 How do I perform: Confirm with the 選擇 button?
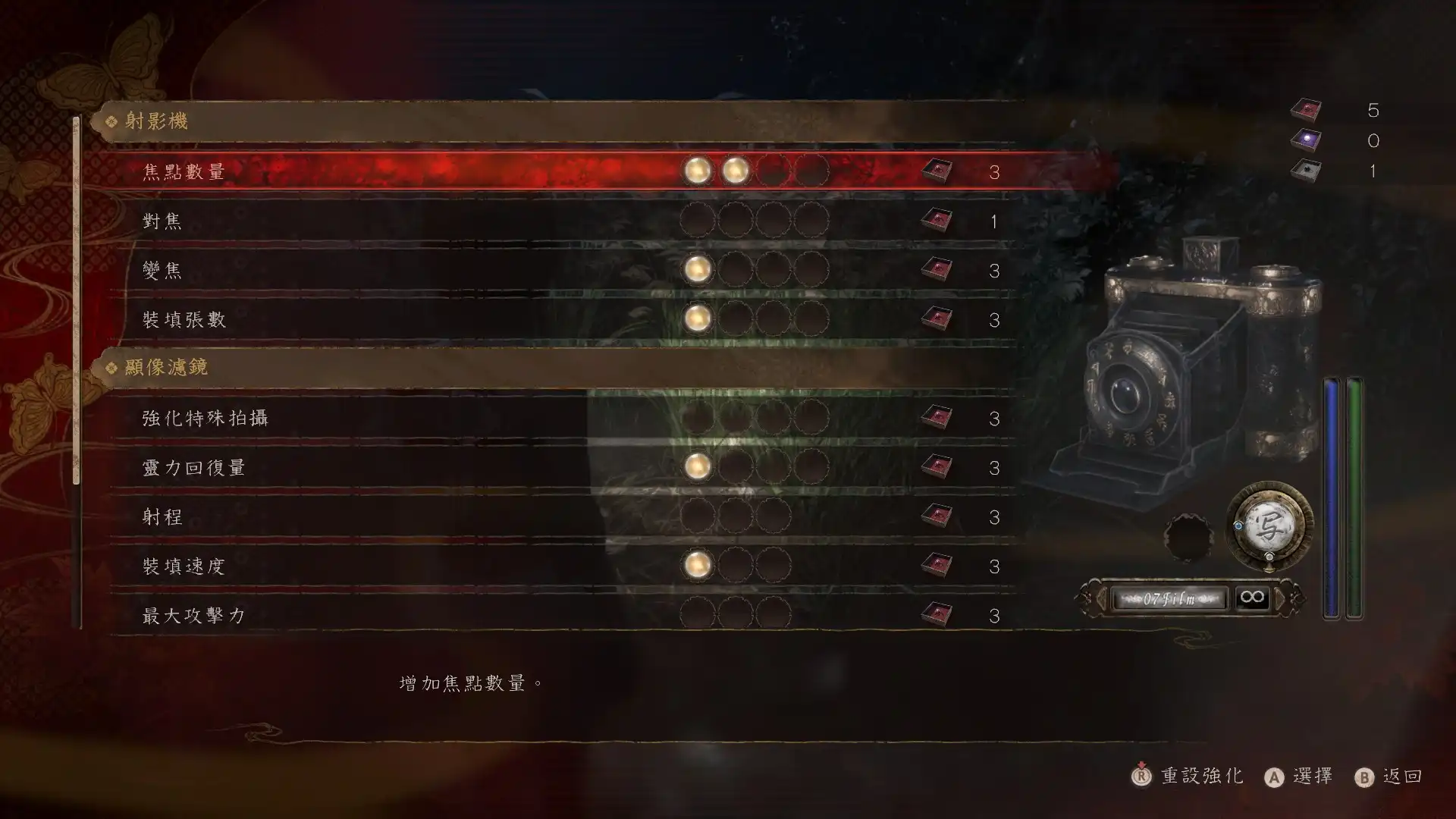tap(1299, 777)
